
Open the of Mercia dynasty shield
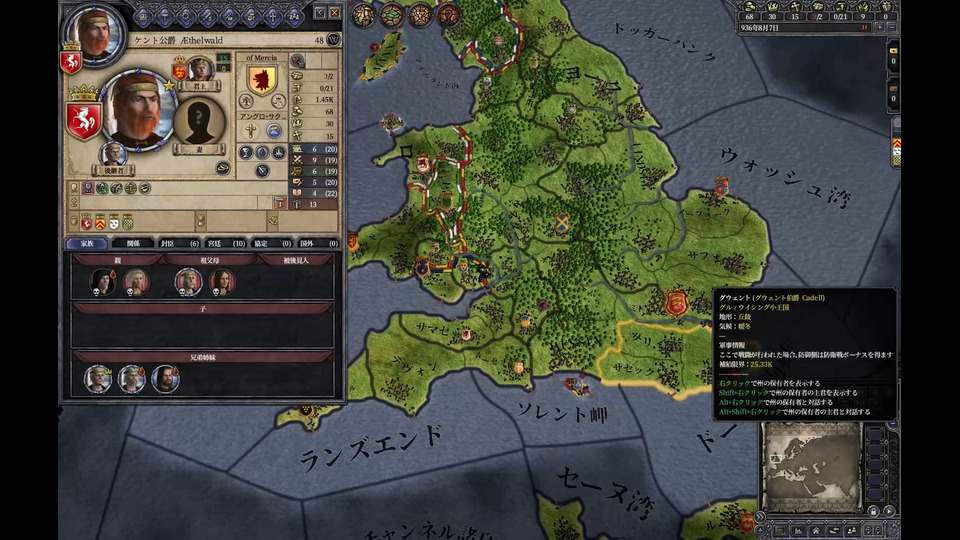tap(261, 82)
